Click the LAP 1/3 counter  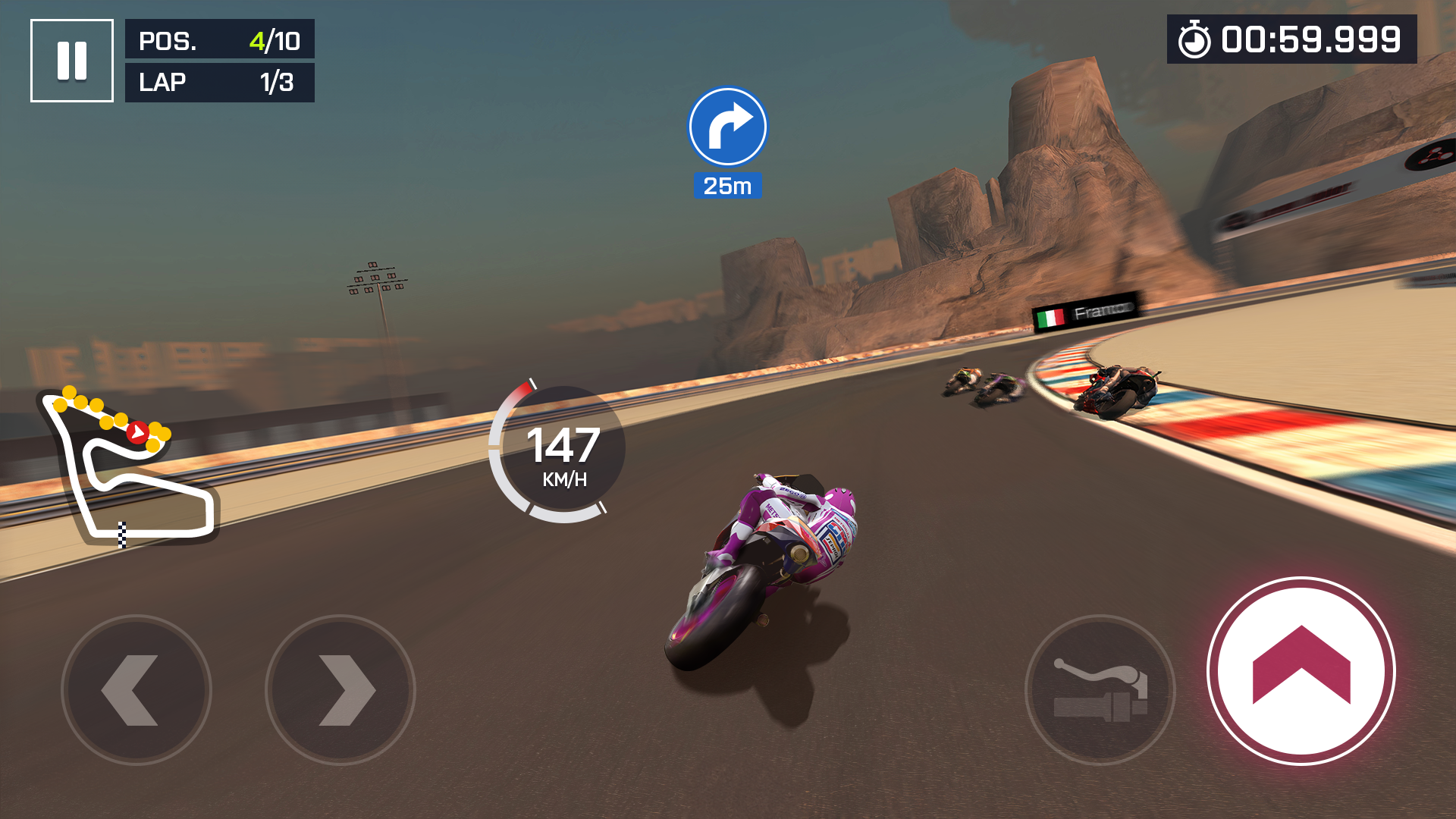click(x=219, y=82)
